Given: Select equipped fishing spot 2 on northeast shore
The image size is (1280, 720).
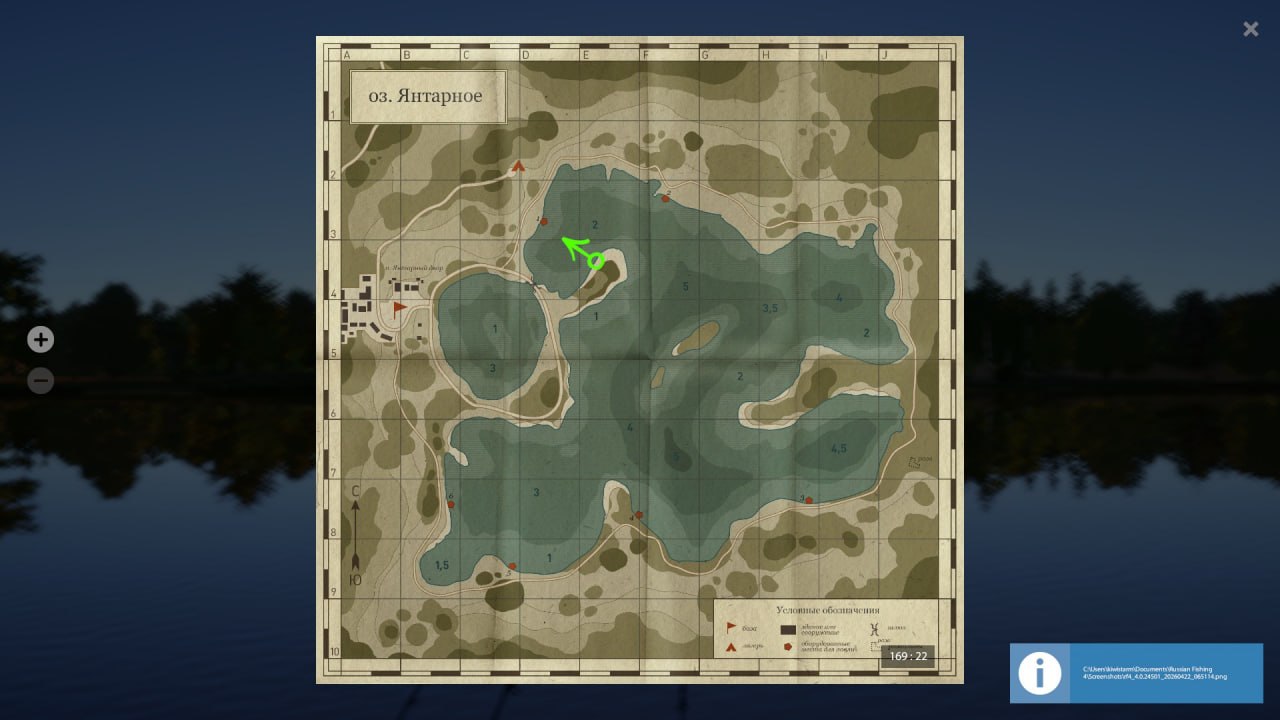Looking at the screenshot, I should (665, 198).
